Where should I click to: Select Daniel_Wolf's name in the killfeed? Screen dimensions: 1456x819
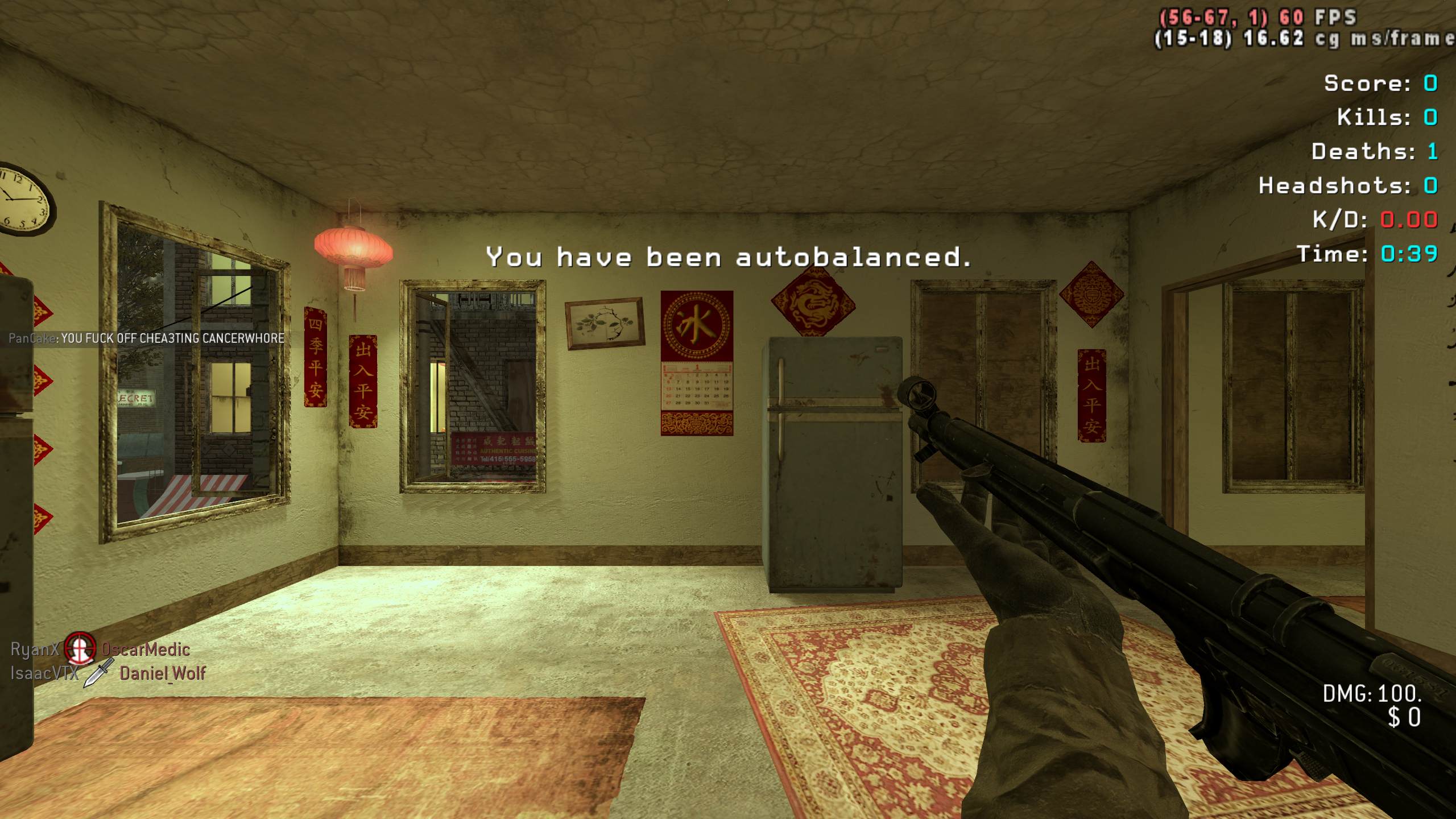[163, 673]
